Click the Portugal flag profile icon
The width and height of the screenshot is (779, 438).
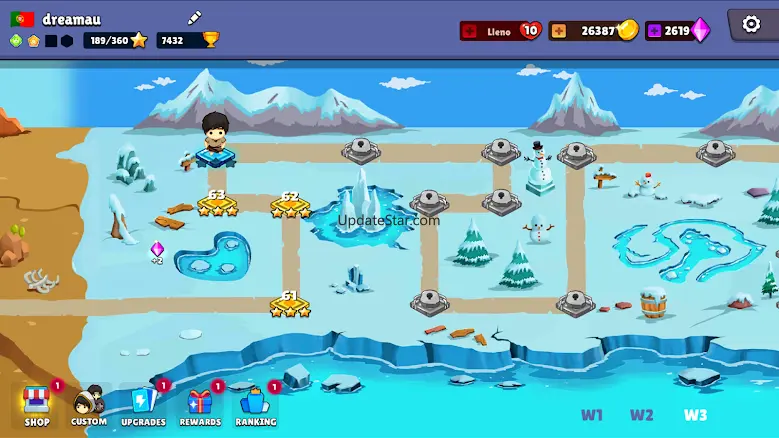tap(22, 19)
